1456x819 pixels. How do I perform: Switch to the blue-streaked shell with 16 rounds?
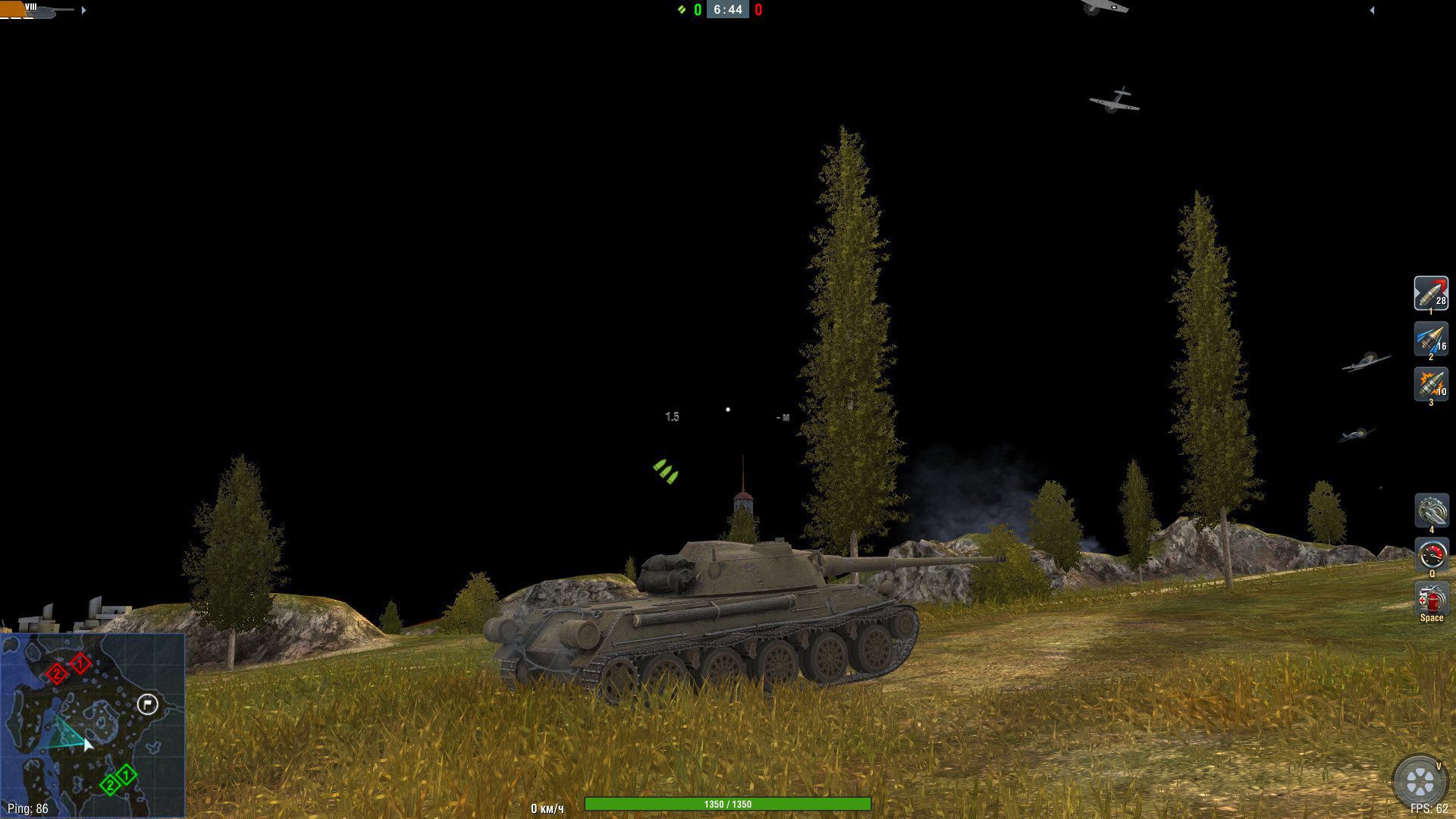click(x=1430, y=339)
